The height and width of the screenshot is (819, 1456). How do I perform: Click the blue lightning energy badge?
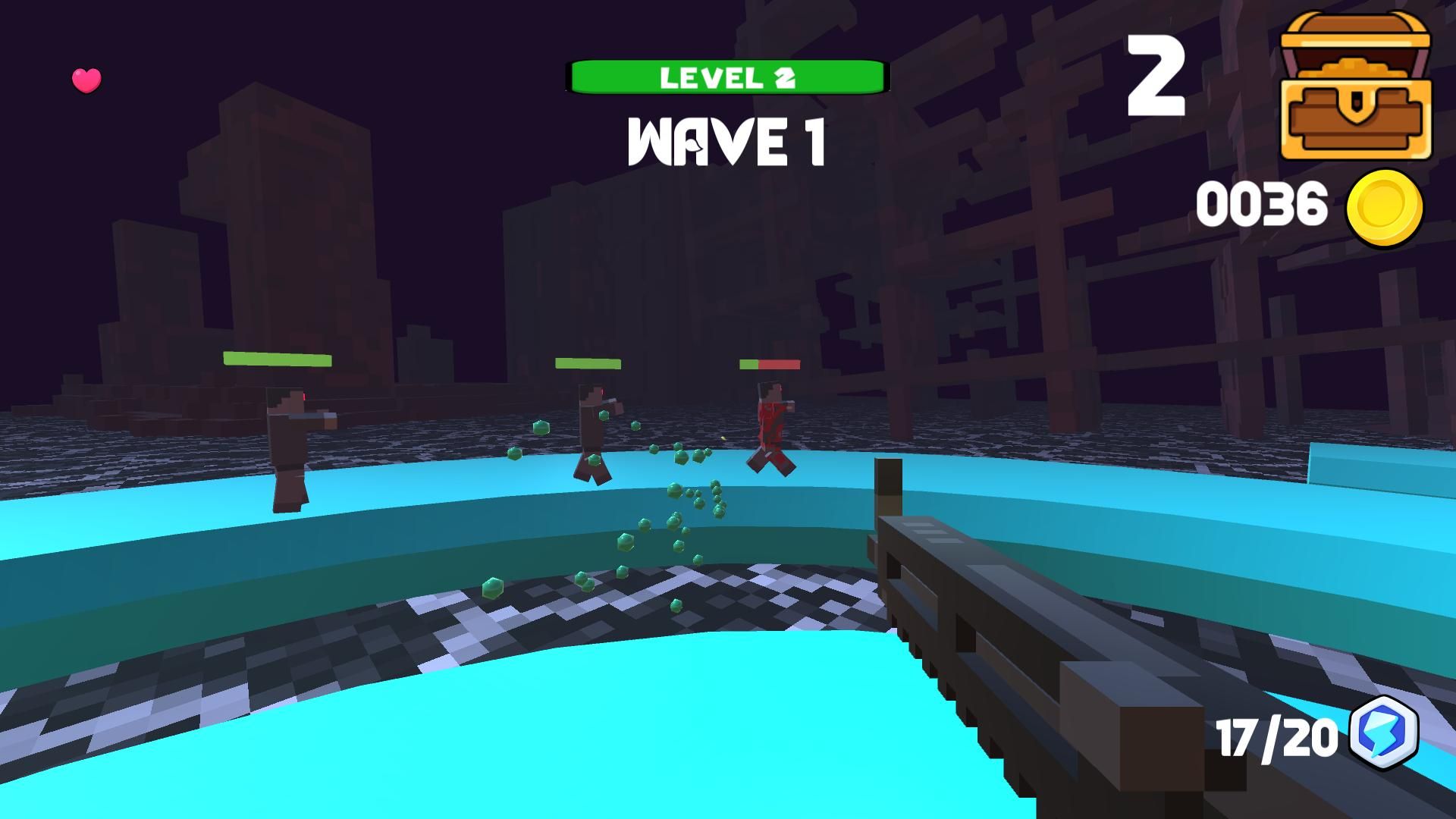(1384, 733)
